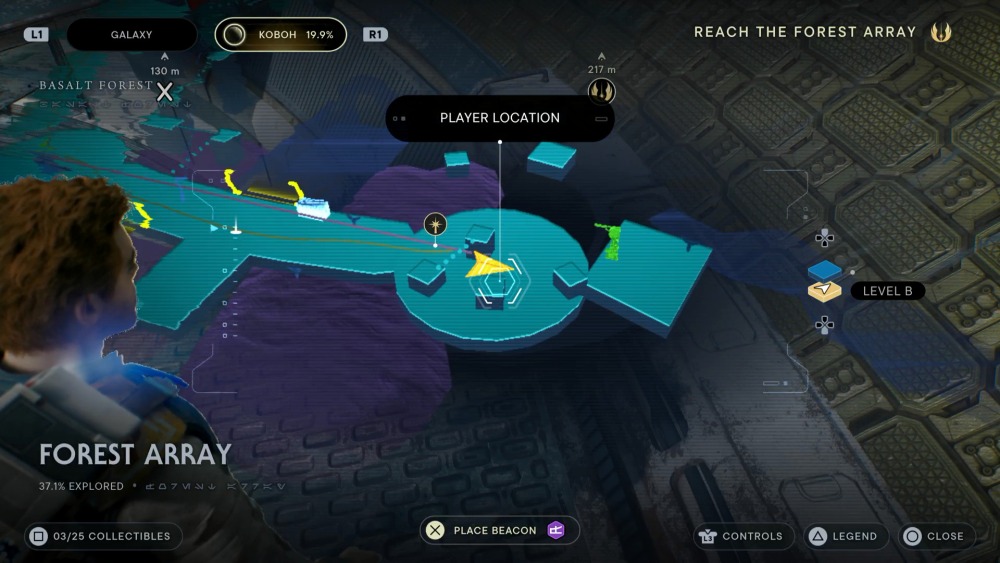Screen dimensions: 1000x563
Task: Select the Jedi objective marker at 217 m
Action: 601,92
